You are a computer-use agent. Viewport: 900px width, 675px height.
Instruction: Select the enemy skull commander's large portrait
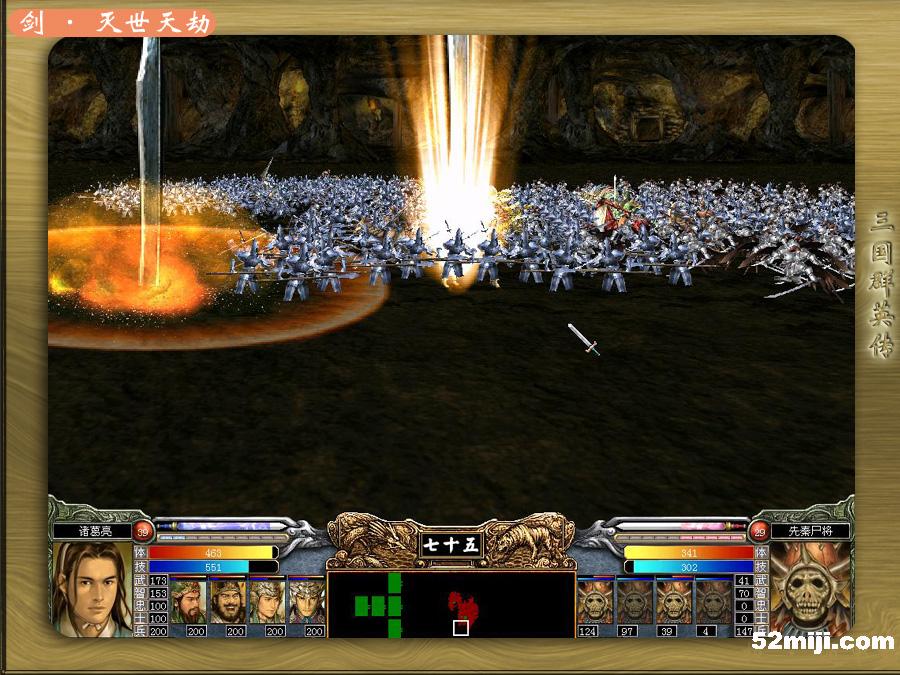click(811, 586)
